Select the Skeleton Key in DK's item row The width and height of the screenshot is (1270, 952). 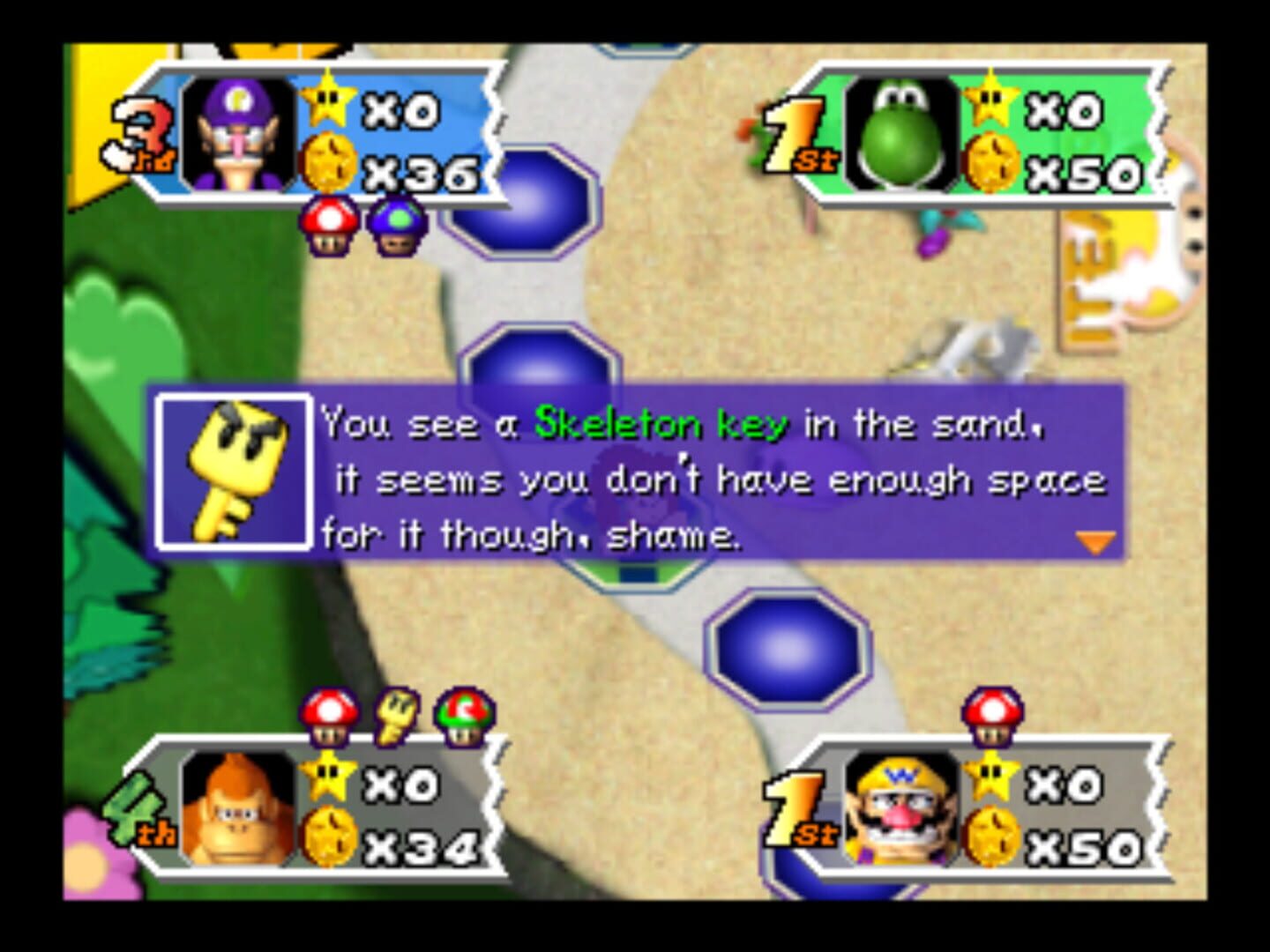395,717
